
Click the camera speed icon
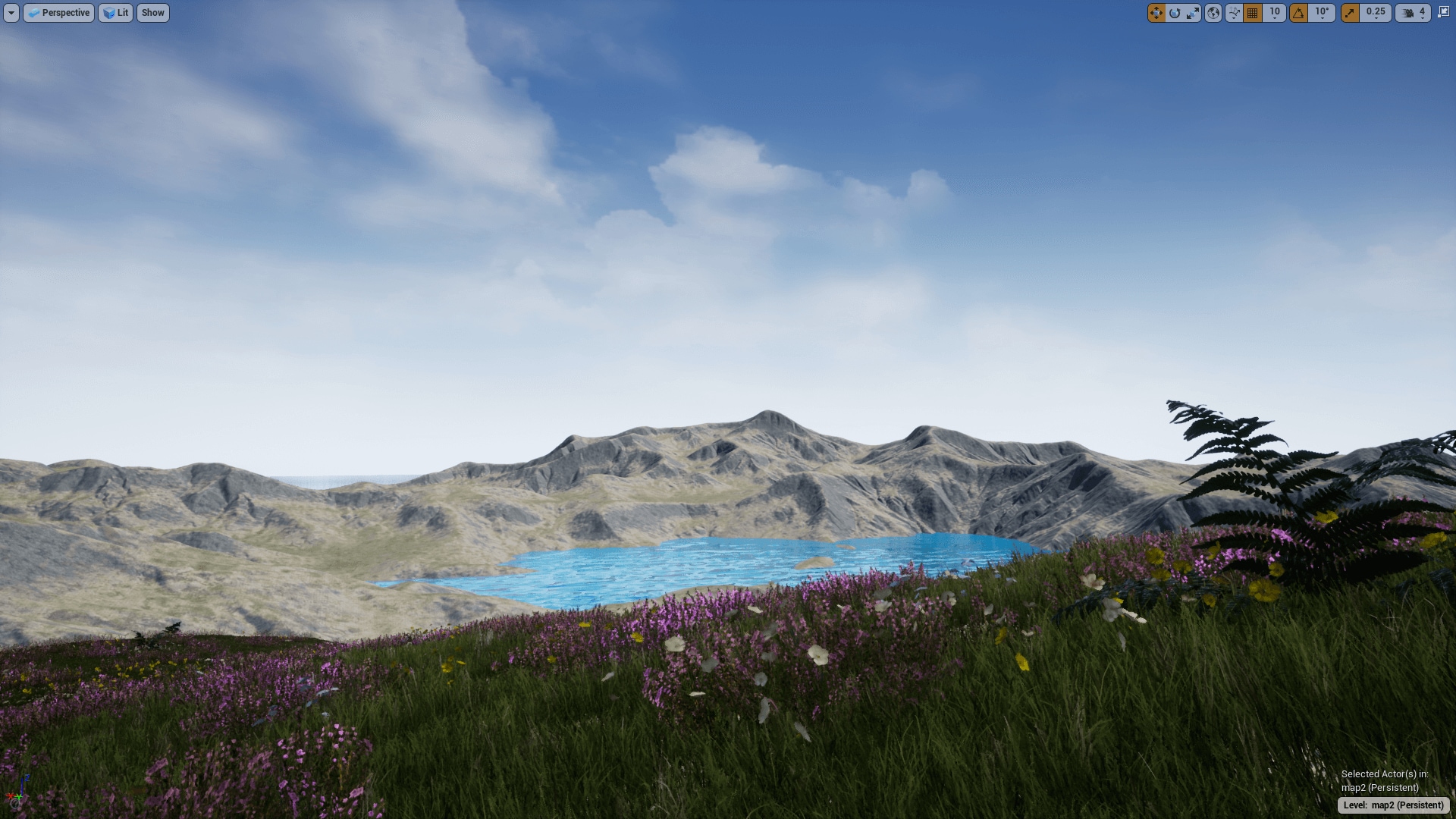[1408, 12]
